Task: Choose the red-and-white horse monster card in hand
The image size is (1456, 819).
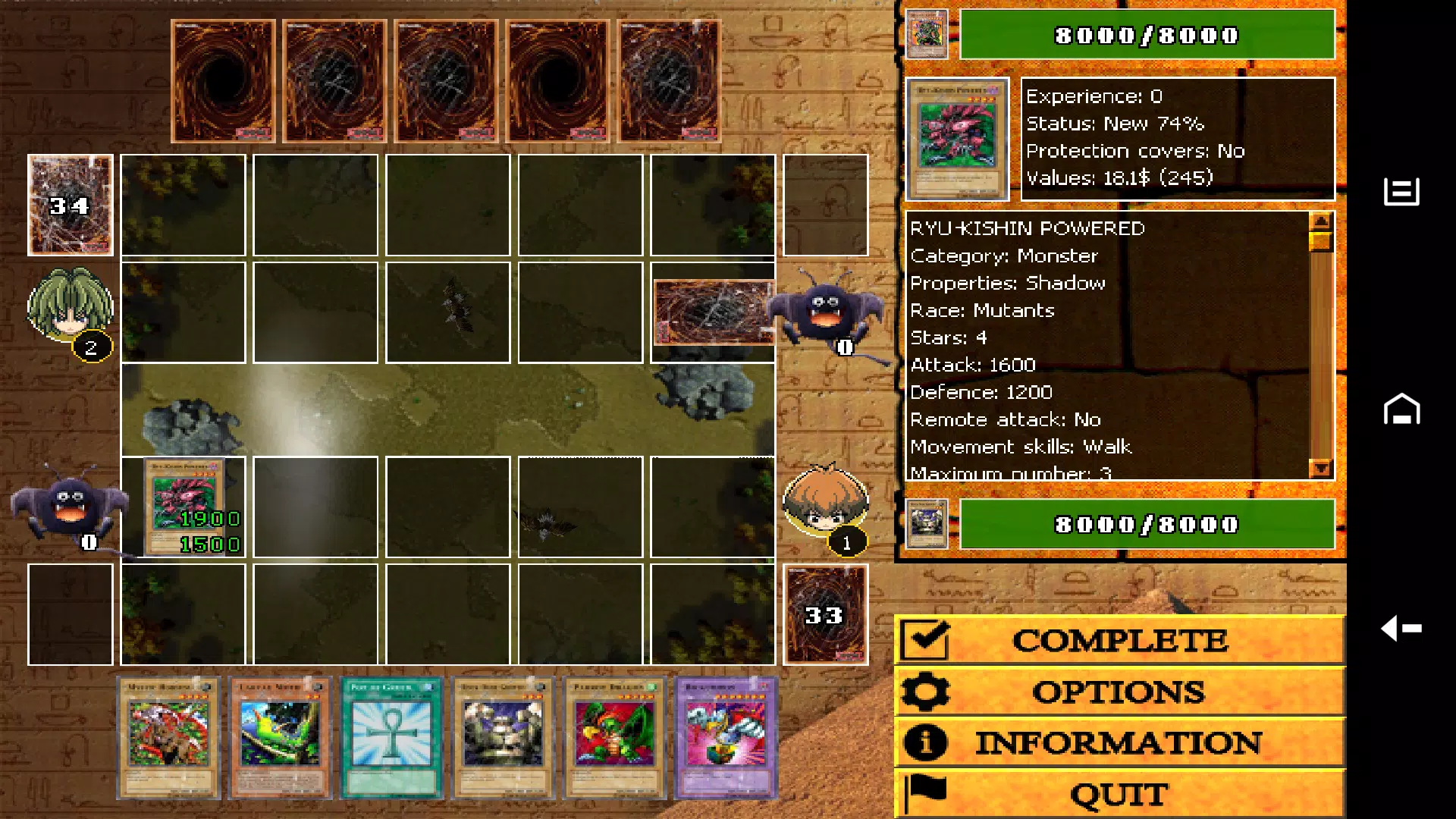Action: [168, 738]
